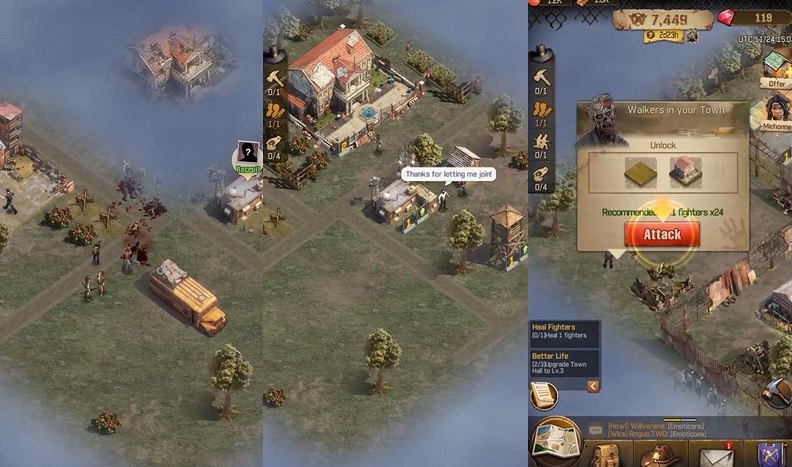Image resolution: width=792 pixels, height=467 pixels.
Task: Collapse the quest tracker with orange arrow
Action: coord(593,386)
